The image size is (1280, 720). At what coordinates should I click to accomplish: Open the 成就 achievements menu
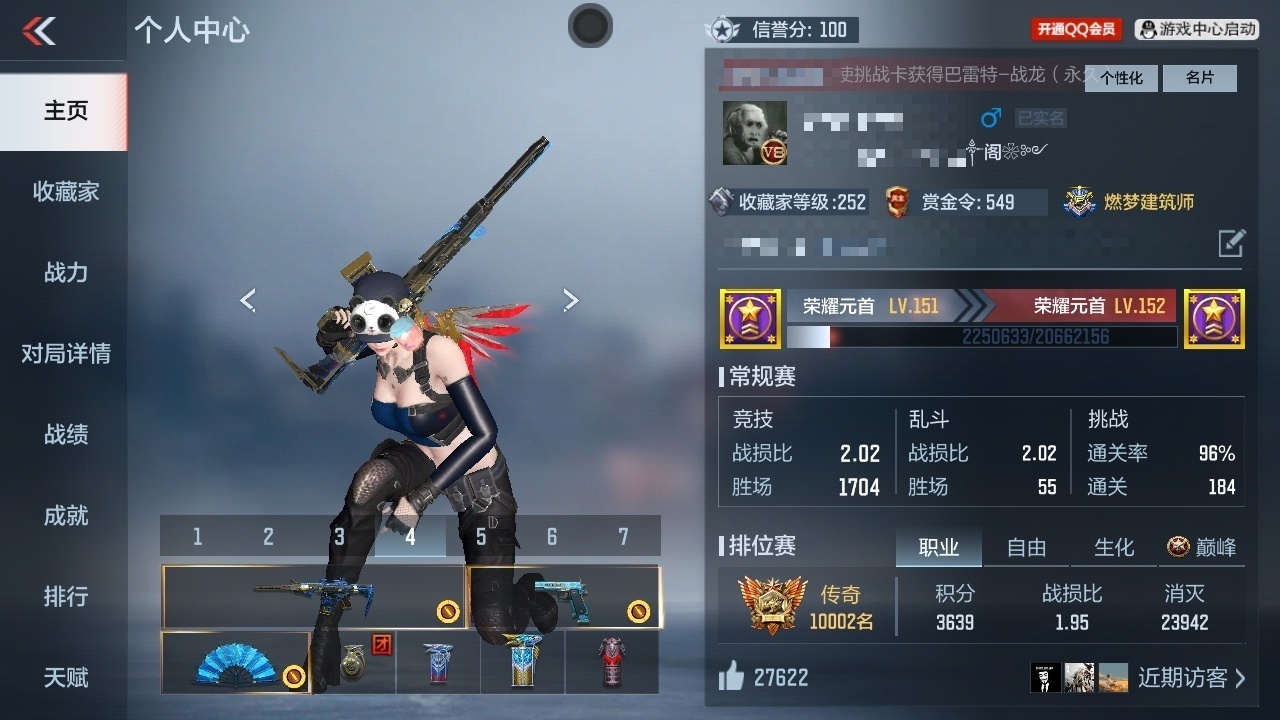click(65, 515)
